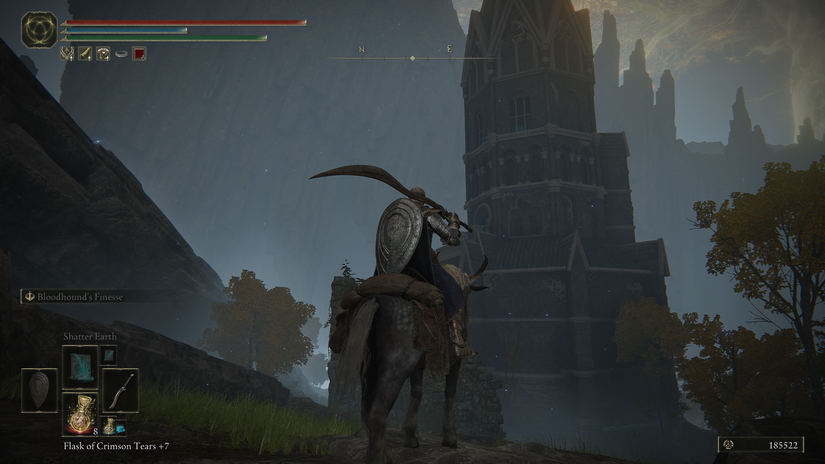Select the red square status effect icon
The width and height of the screenshot is (825, 464).
pyautogui.click(x=139, y=53)
